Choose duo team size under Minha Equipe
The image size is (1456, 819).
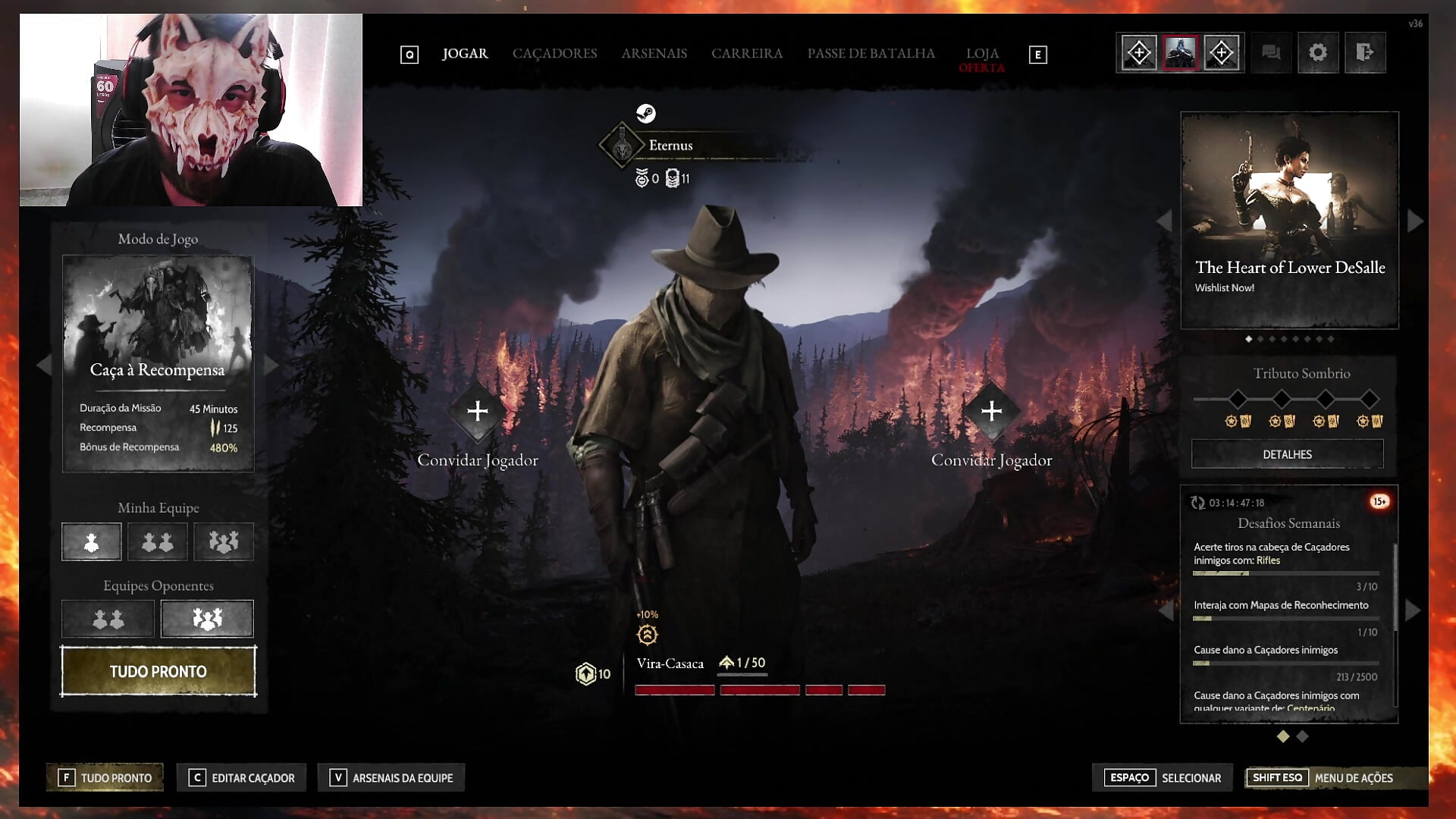[x=158, y=542]
